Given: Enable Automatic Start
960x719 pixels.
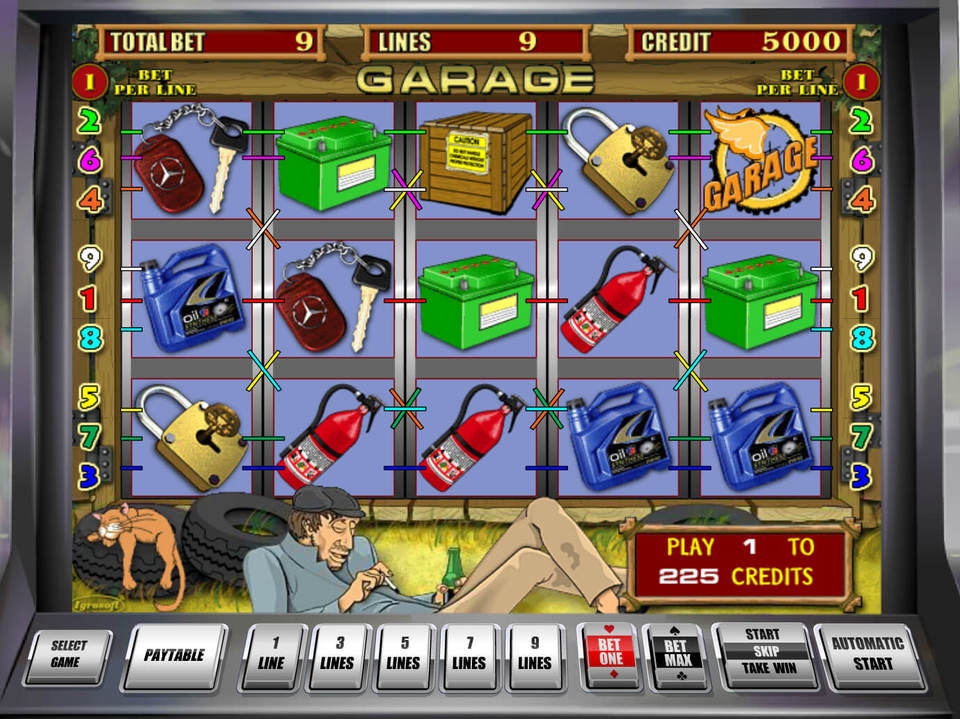Looking at the screenshot, I should click(866, 652).
